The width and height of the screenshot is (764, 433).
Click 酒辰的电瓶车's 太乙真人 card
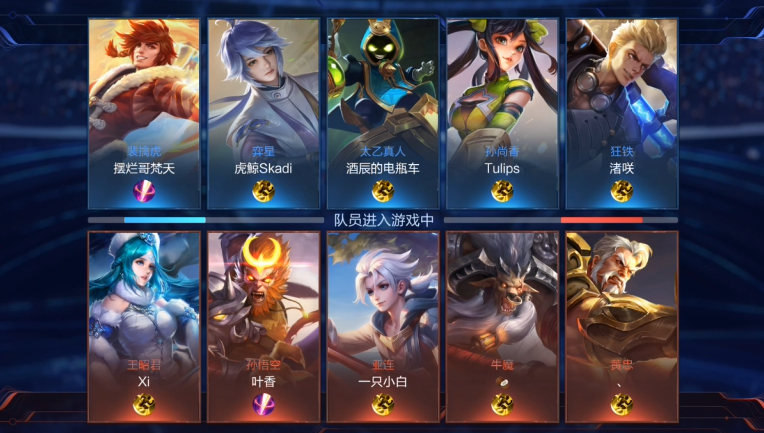coord(382,112)
